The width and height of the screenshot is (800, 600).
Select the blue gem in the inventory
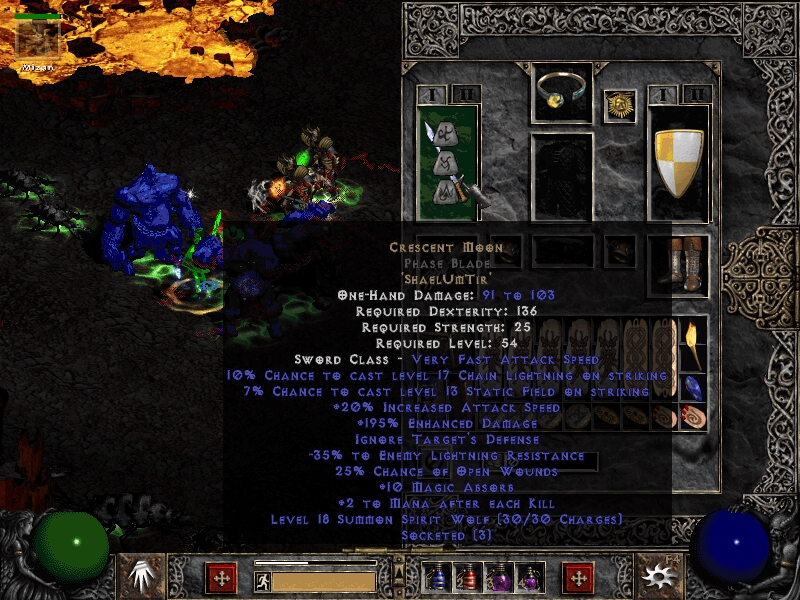(x=693, y=386)
